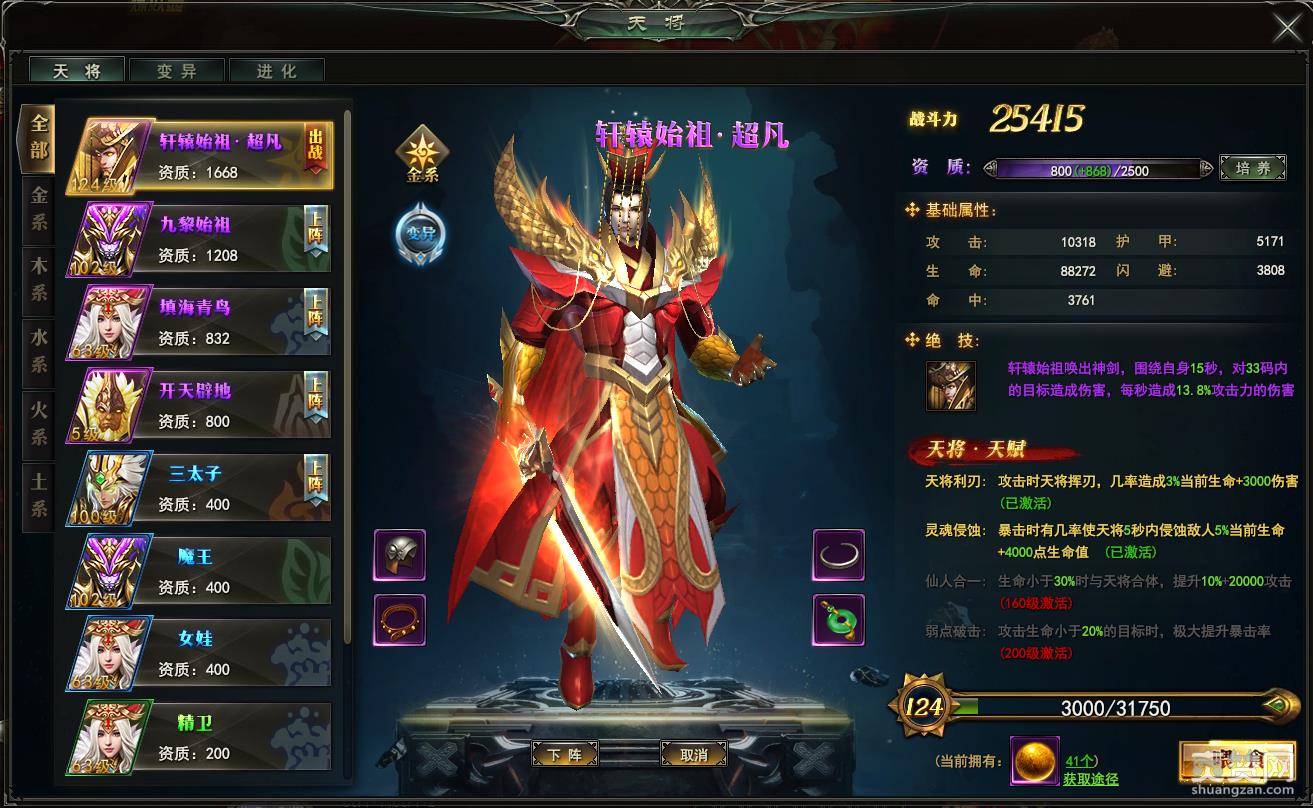The width and height of the screenshot is (1313, 808).
Task: Open the 进化 tab
Action: click(x=277, y=71)
